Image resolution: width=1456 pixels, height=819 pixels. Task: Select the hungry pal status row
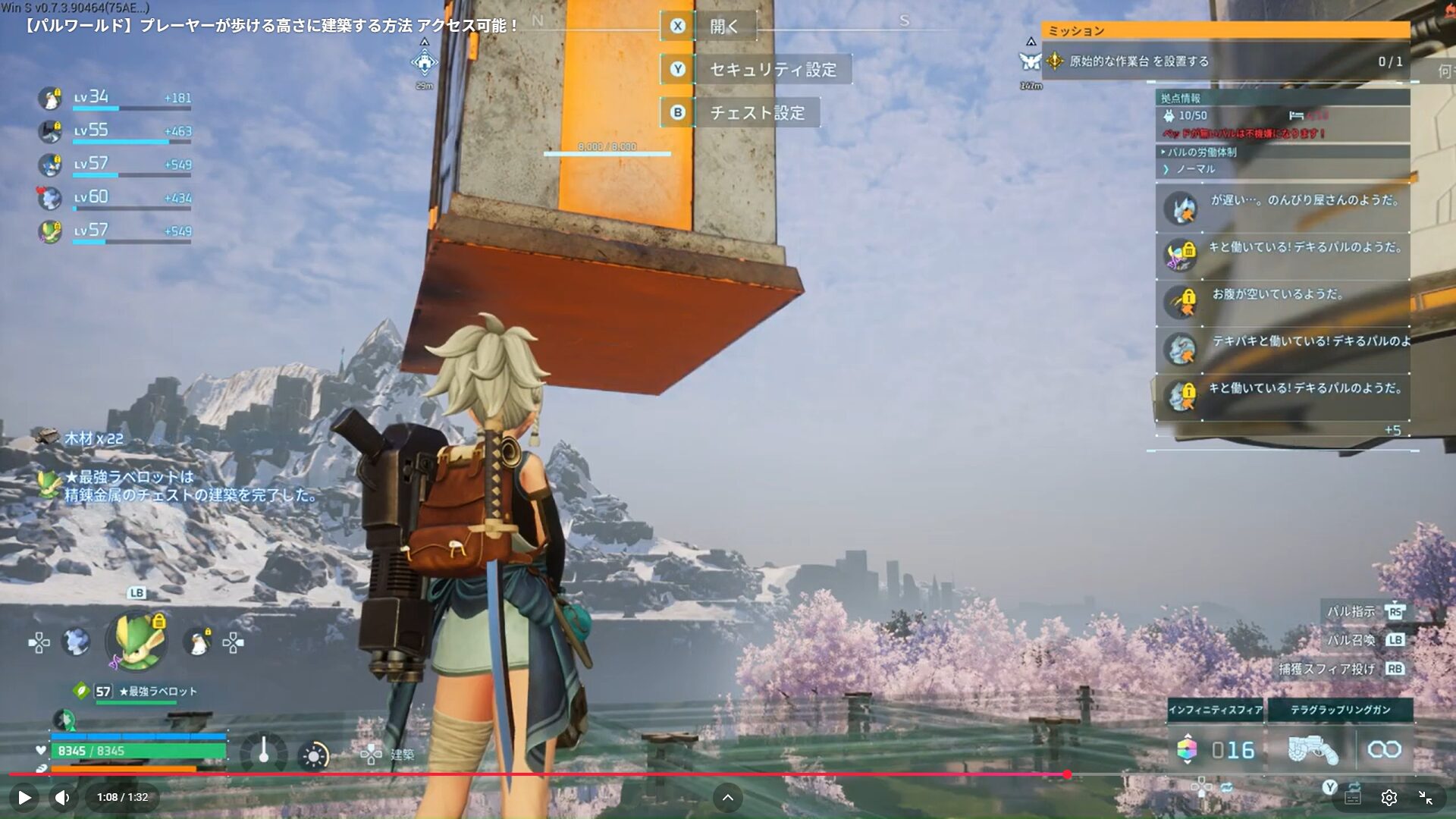pos(1282,302)
